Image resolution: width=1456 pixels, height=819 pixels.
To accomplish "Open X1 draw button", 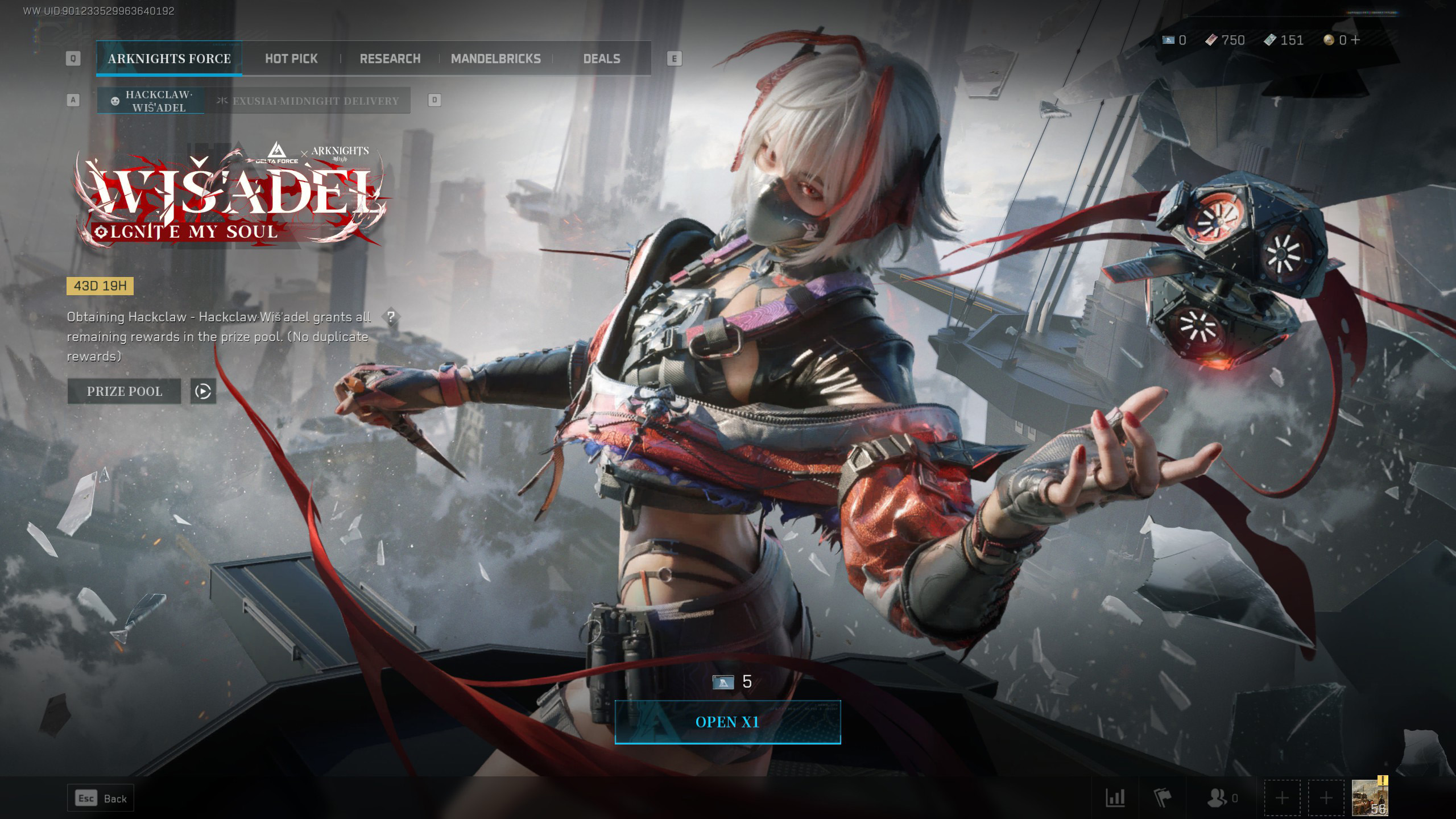I will (727, 722).
